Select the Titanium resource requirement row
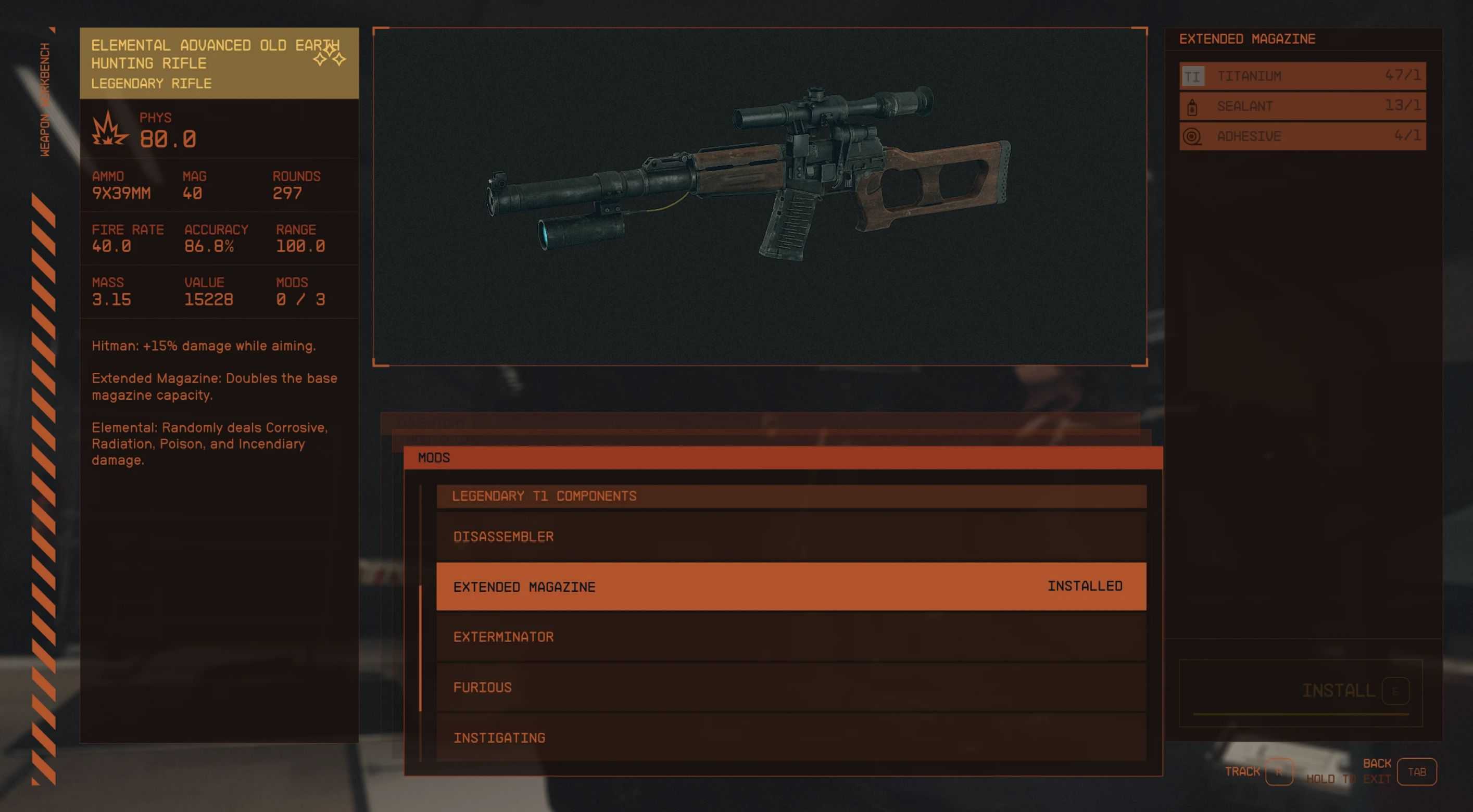The height and width of the screenshot is (812, 1473). tap(1302, 76)
